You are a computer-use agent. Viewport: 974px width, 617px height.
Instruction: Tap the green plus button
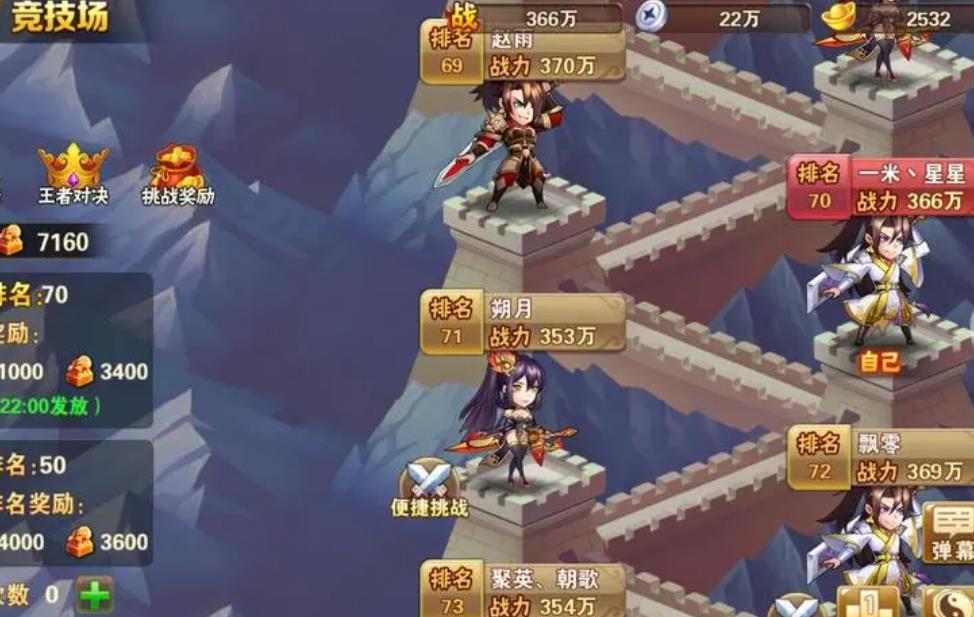click(95, 596)
